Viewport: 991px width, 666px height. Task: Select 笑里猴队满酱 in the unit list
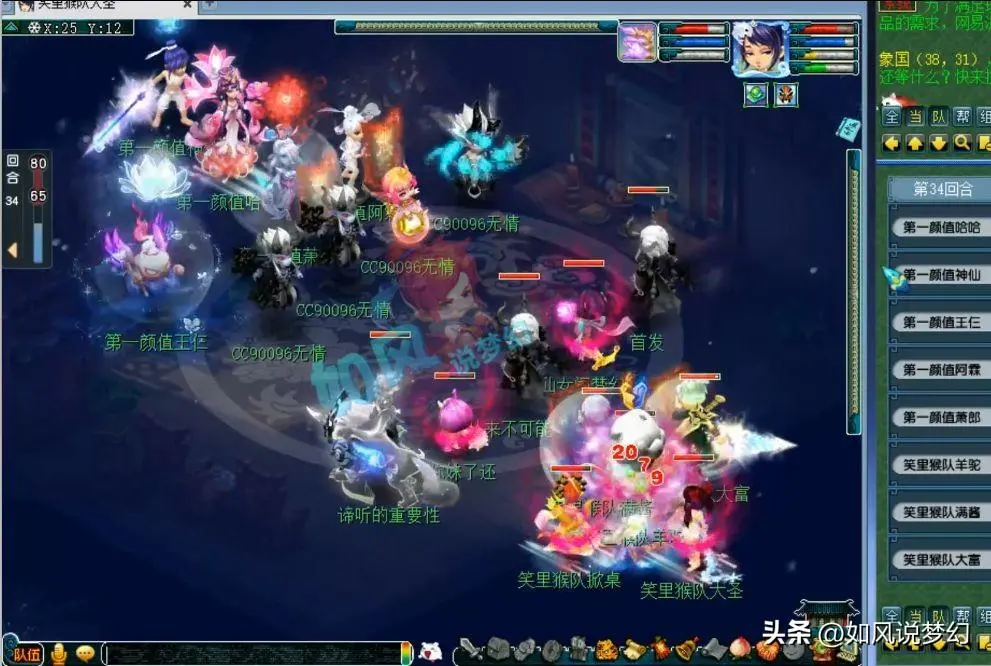(941, 512)
